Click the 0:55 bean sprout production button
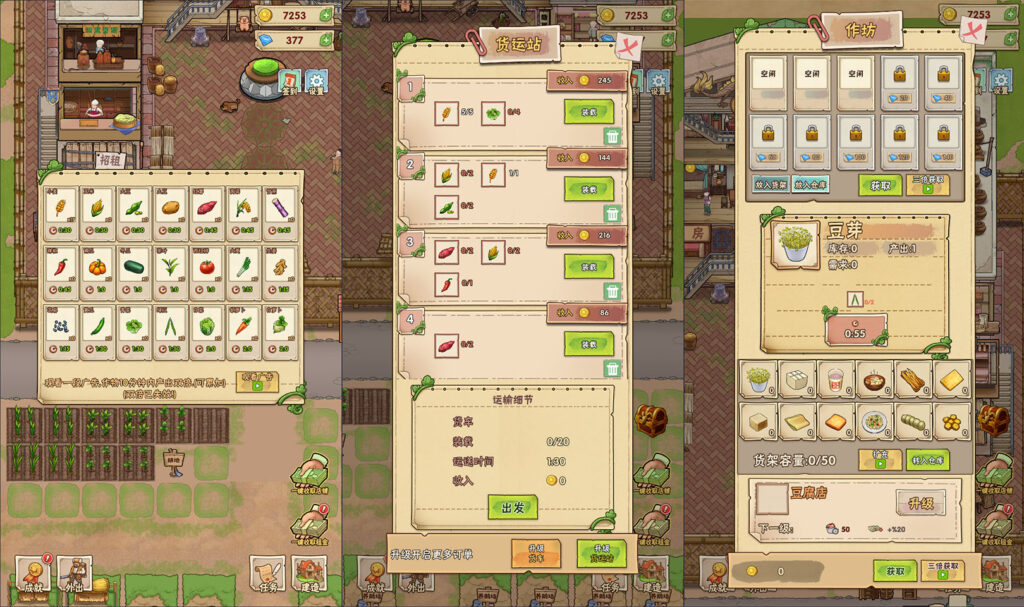This screenshot has width=1024, height=607. (x=855, y=330)
